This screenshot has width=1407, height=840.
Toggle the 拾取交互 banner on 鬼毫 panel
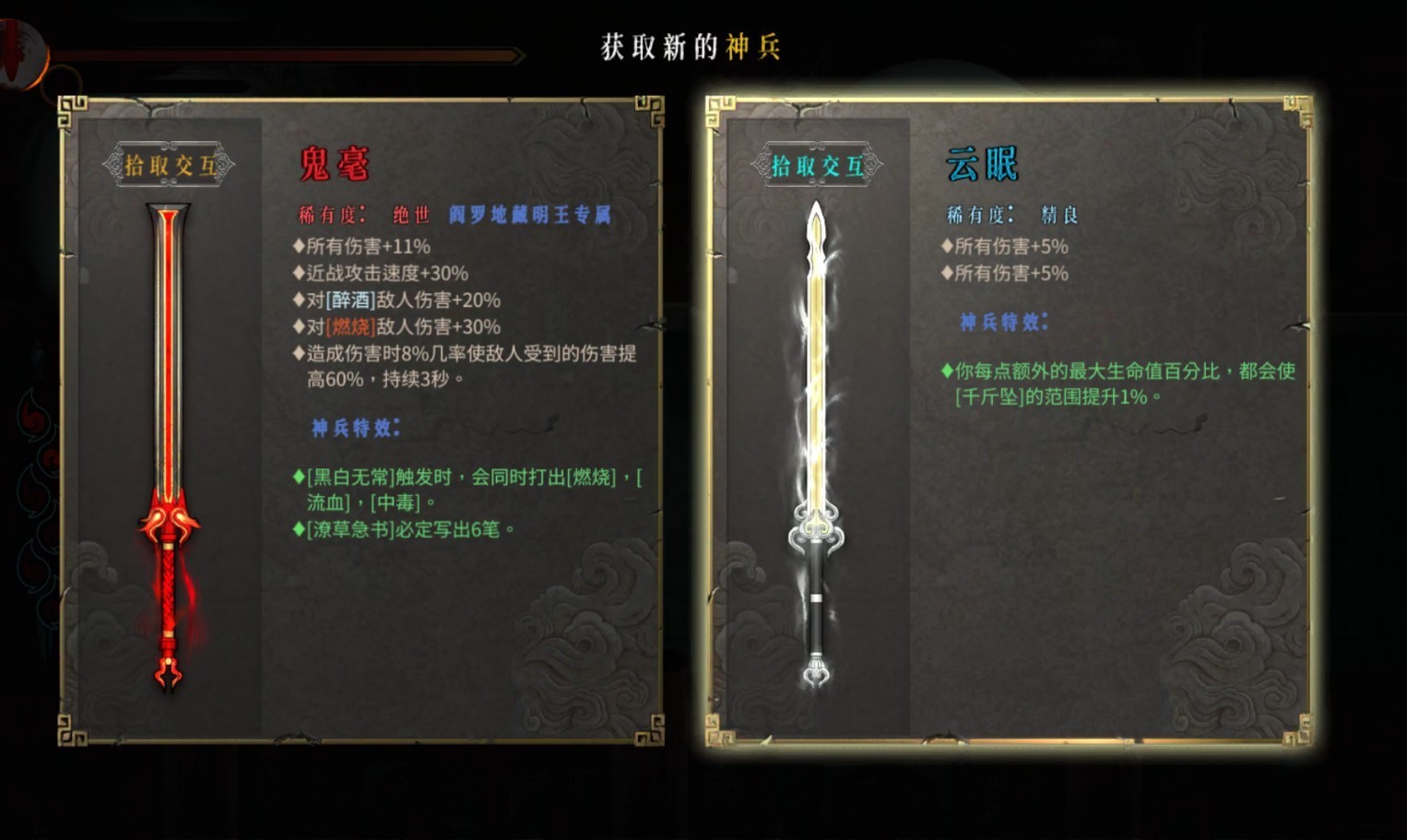pos(172,164)
